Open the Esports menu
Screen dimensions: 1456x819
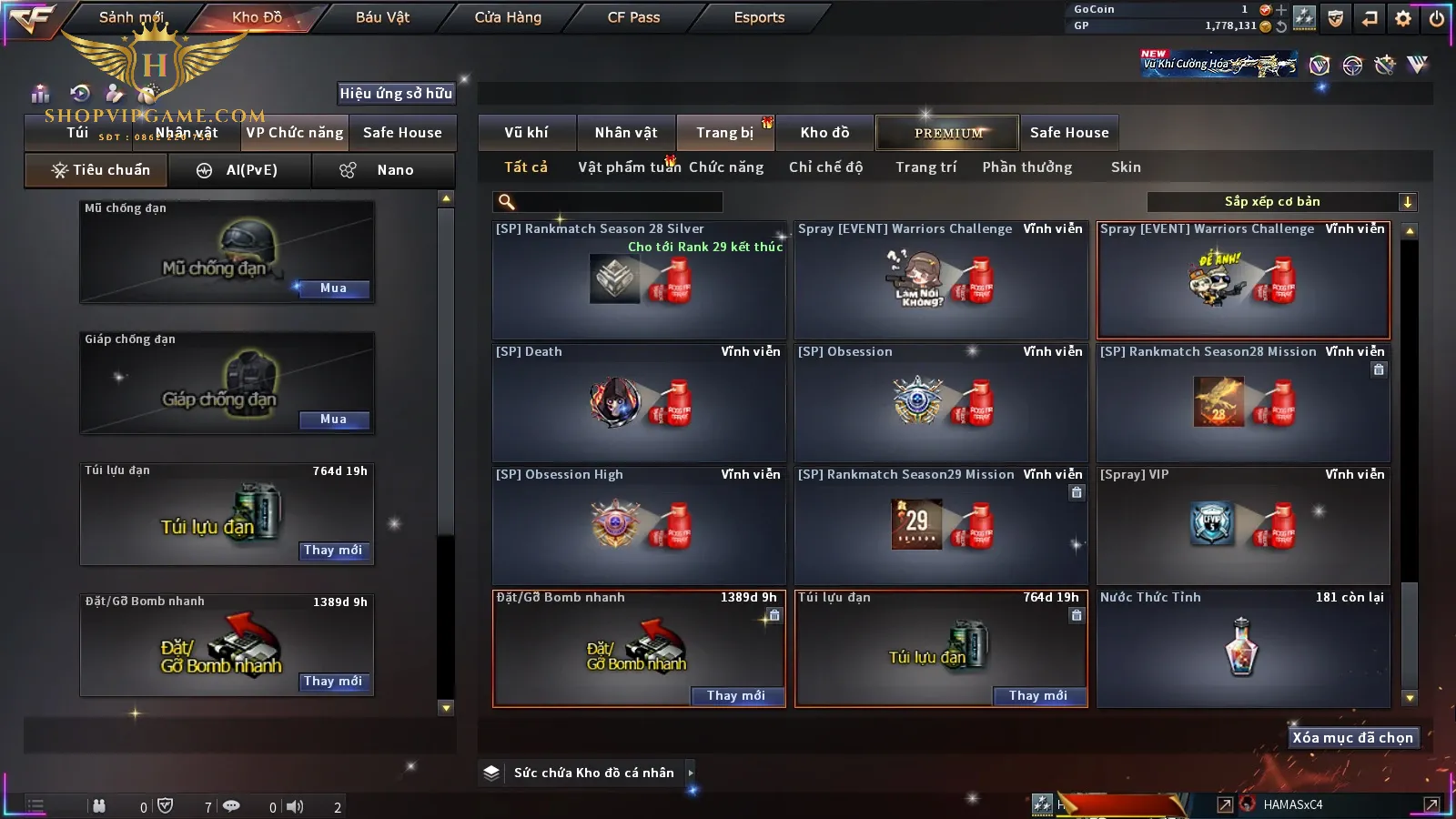point(759,17)
